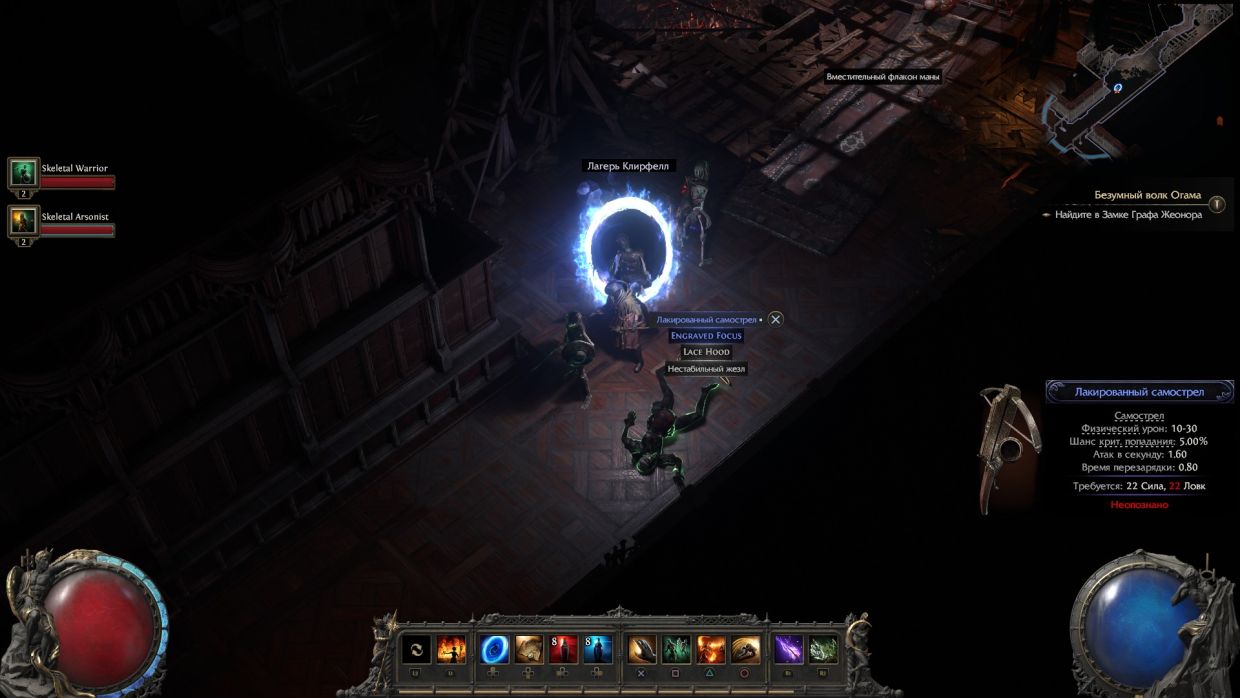Open the Безумный волк Огама quest tracker
This screenshot has width=1240, height=698.
click(x=1147, y=195)
